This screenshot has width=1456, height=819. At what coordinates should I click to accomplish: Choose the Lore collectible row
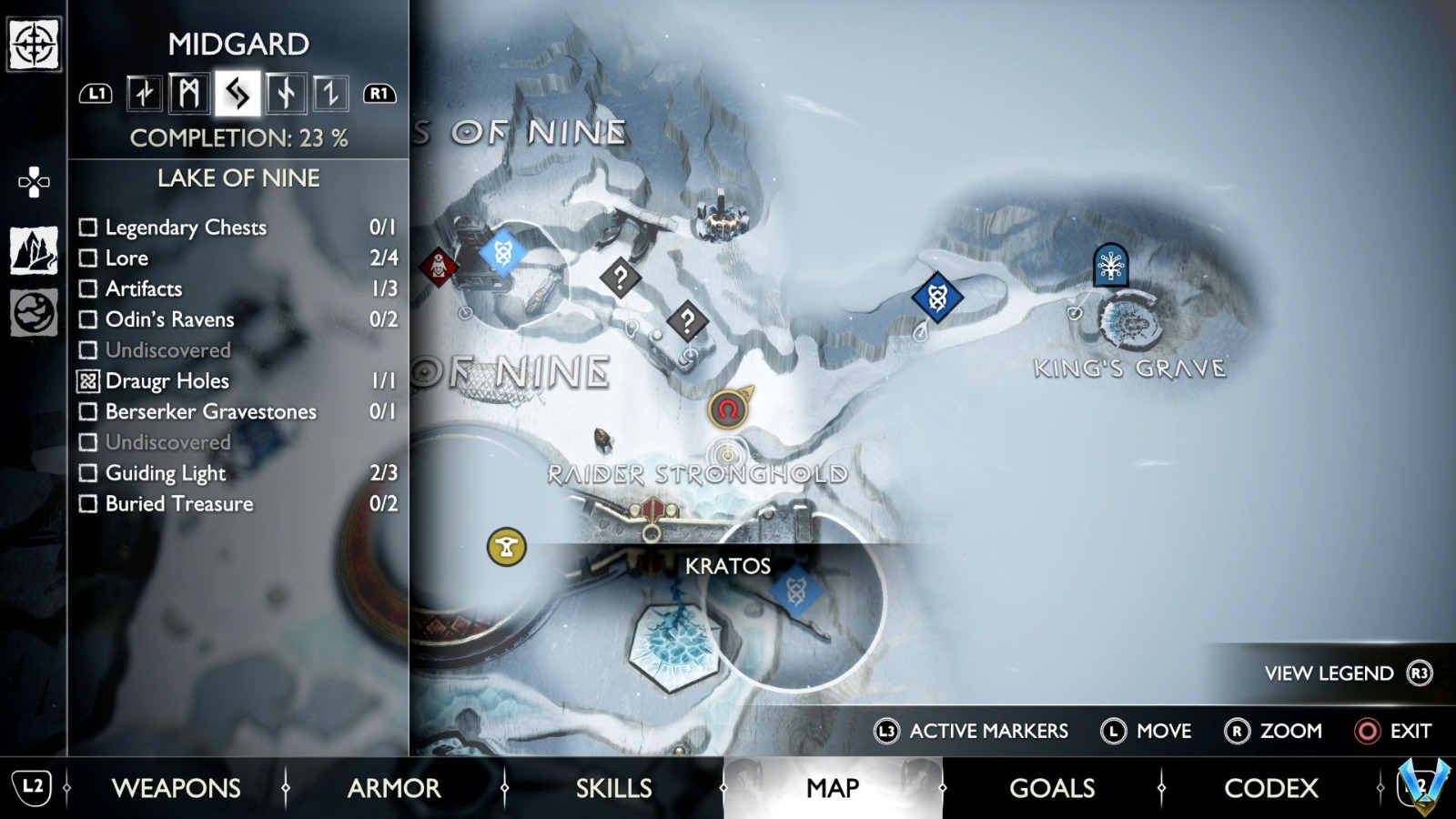126,258
